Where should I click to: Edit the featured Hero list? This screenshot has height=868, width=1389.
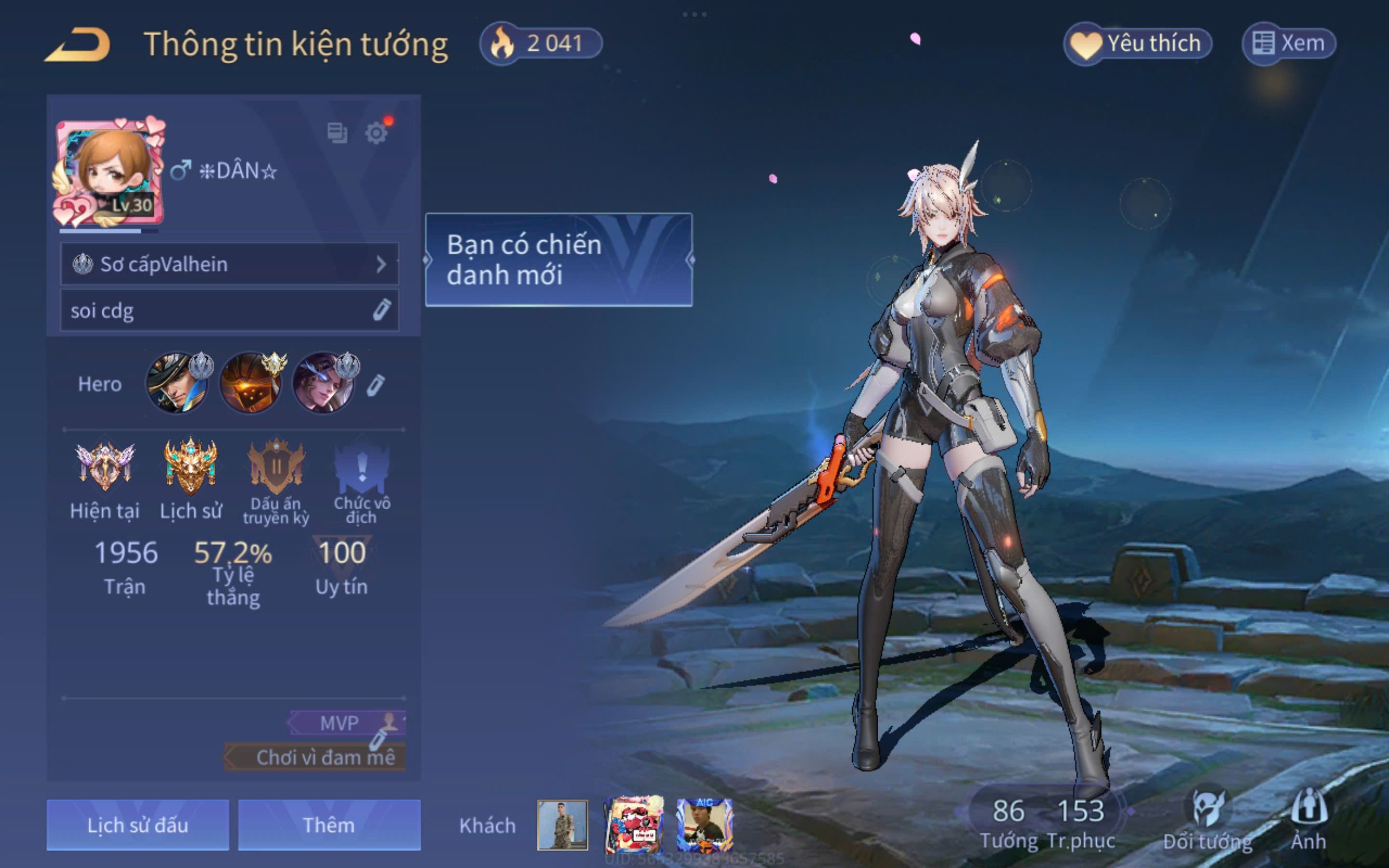[x=376, y=385]
